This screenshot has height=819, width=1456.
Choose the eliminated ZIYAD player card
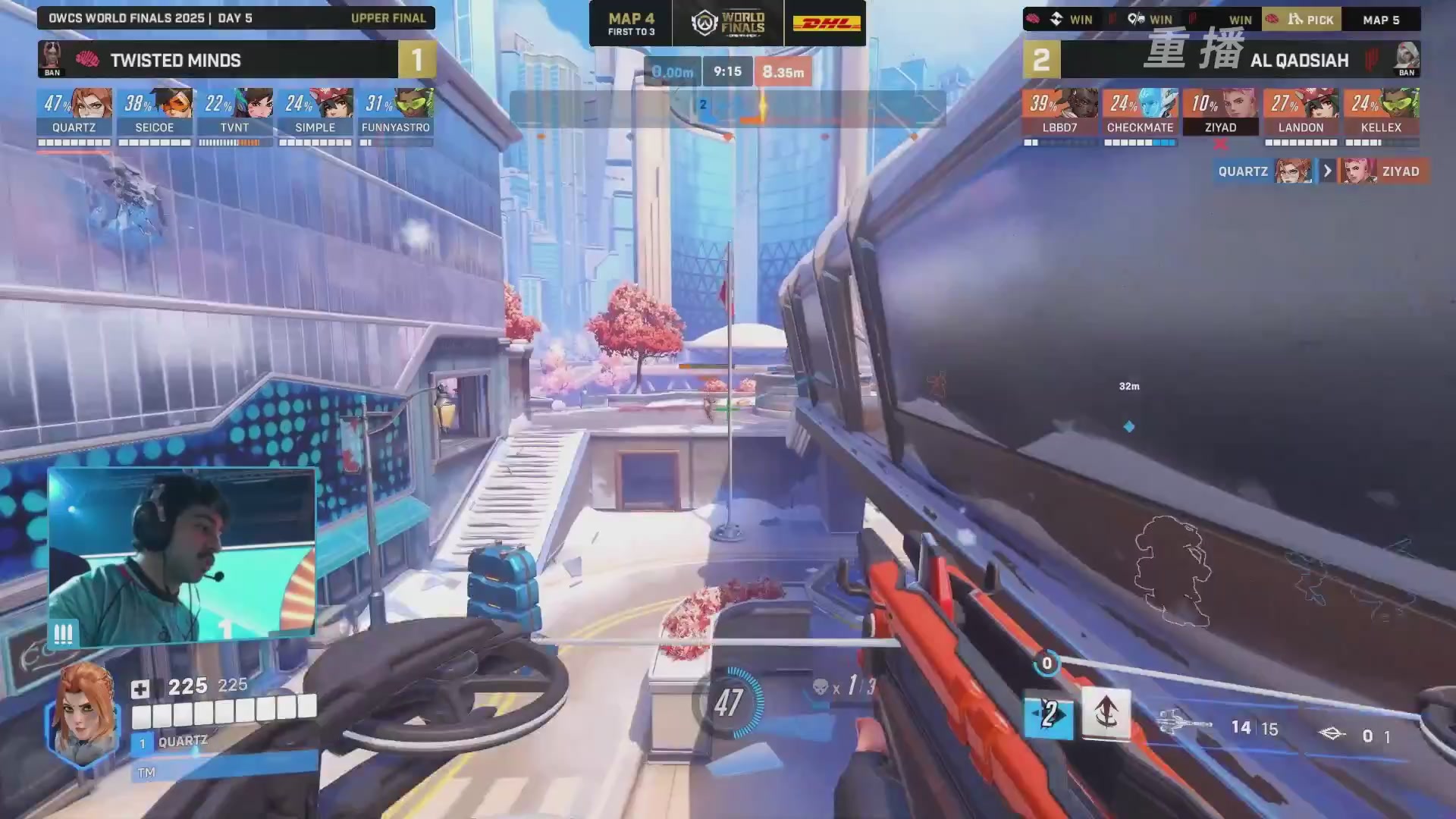pyautogui.click(x=1221, y=112)
